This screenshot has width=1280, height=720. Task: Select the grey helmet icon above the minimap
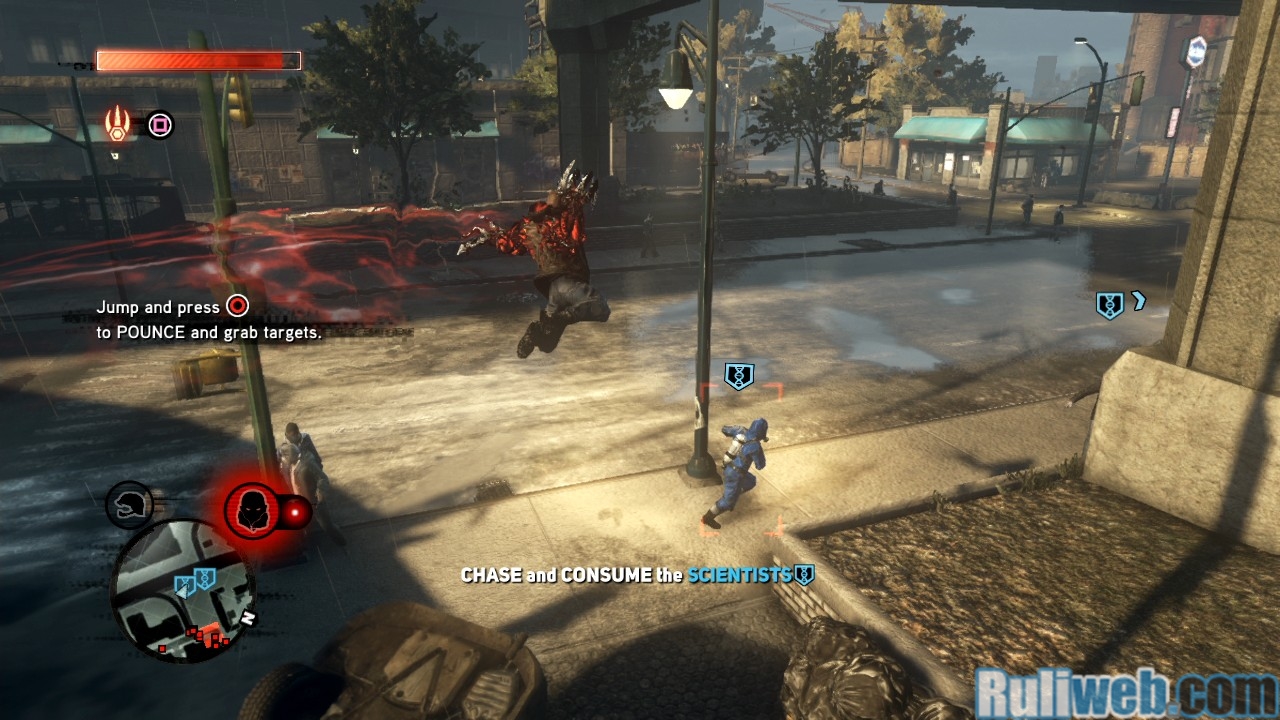point(130,505)
